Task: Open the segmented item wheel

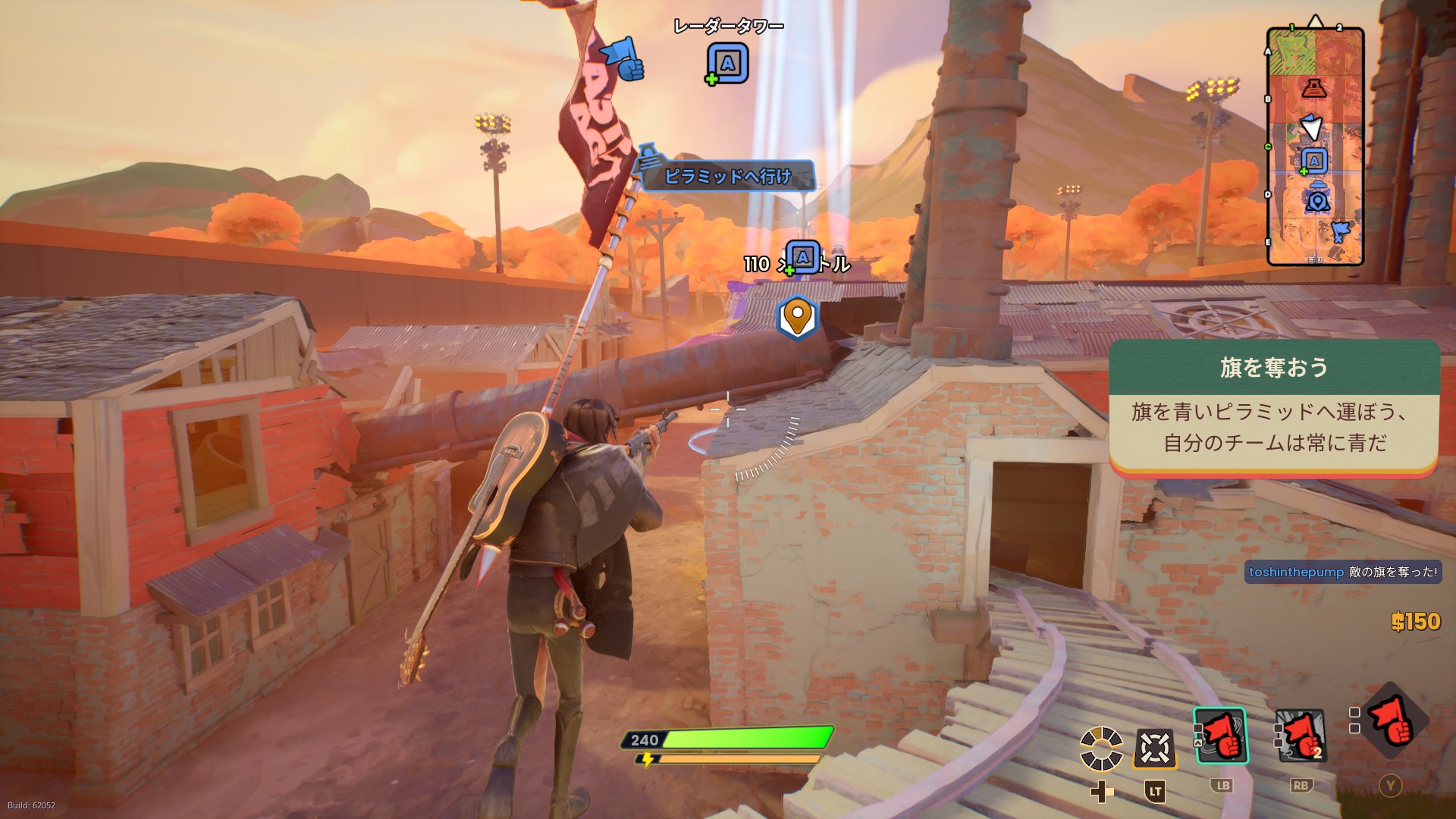Action: [1101, 748]
